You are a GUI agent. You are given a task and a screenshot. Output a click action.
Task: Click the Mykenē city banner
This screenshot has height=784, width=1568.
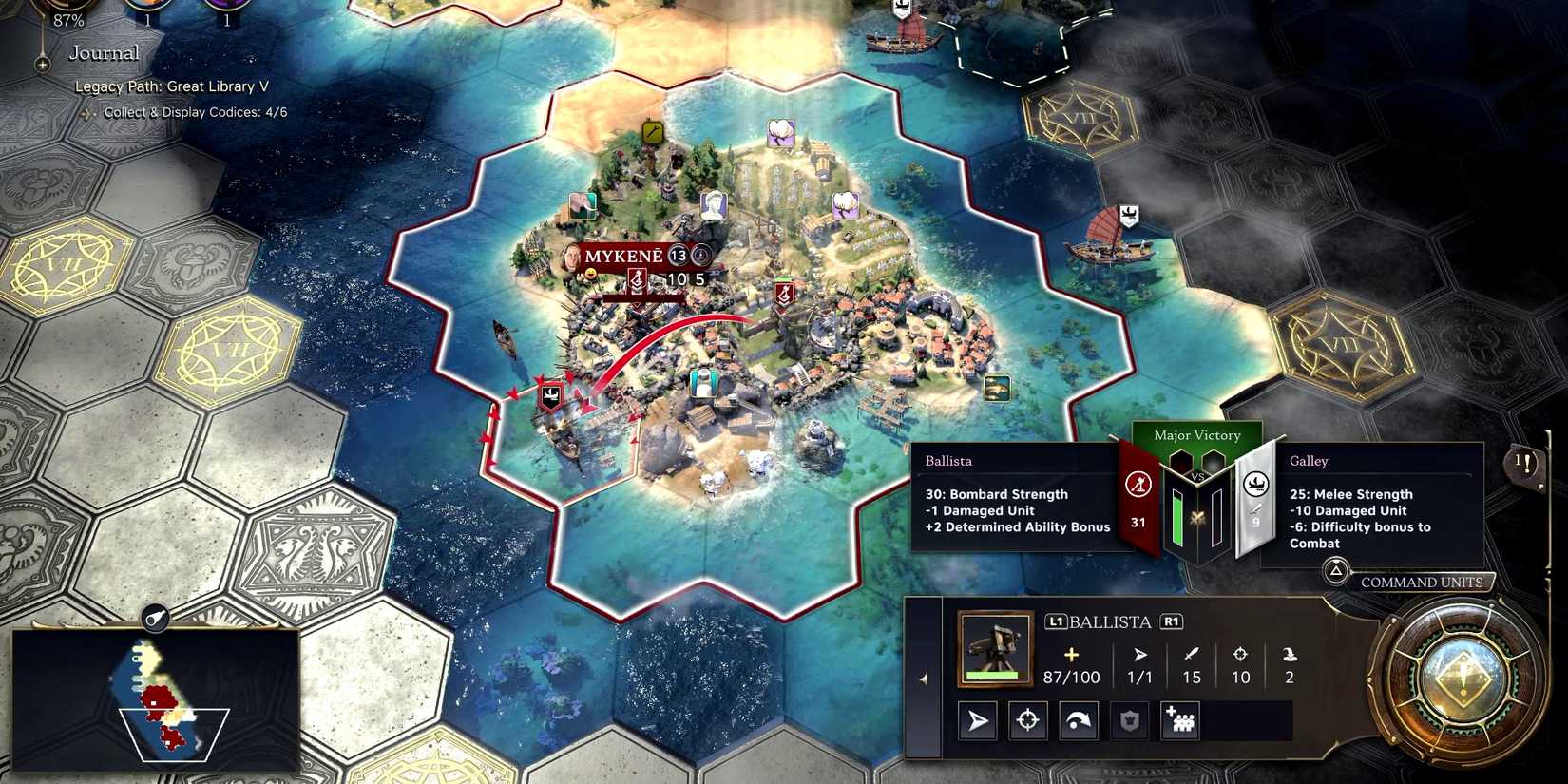coord(624,257)
